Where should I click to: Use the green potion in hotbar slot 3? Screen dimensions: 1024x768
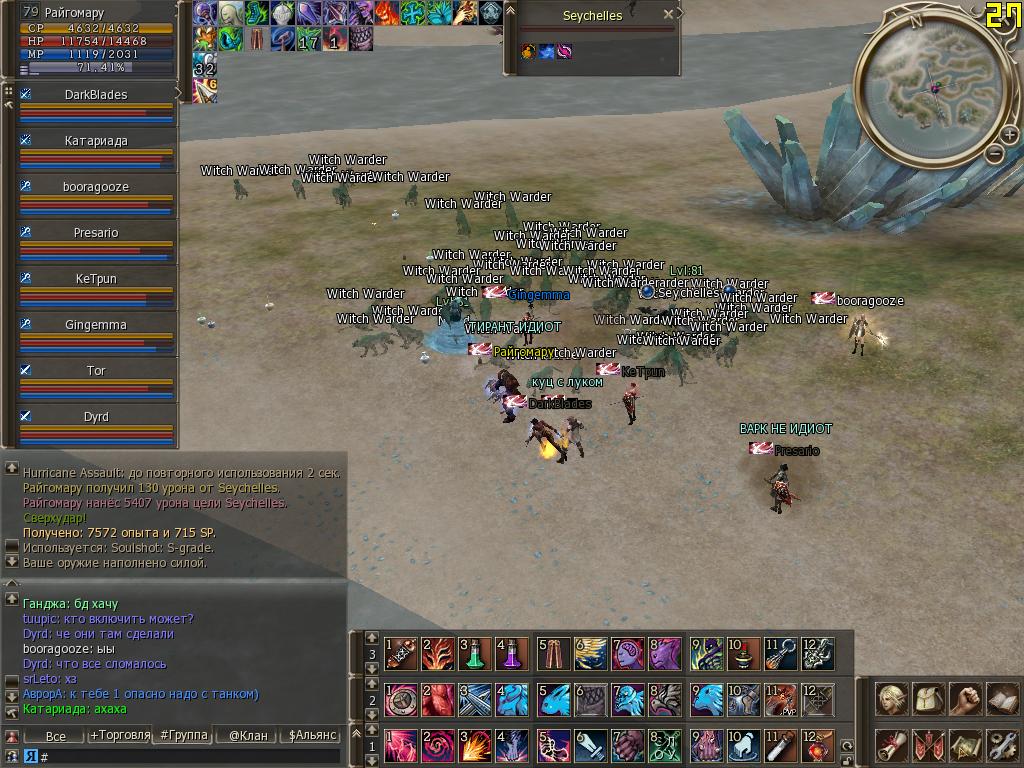click(475, 654)
